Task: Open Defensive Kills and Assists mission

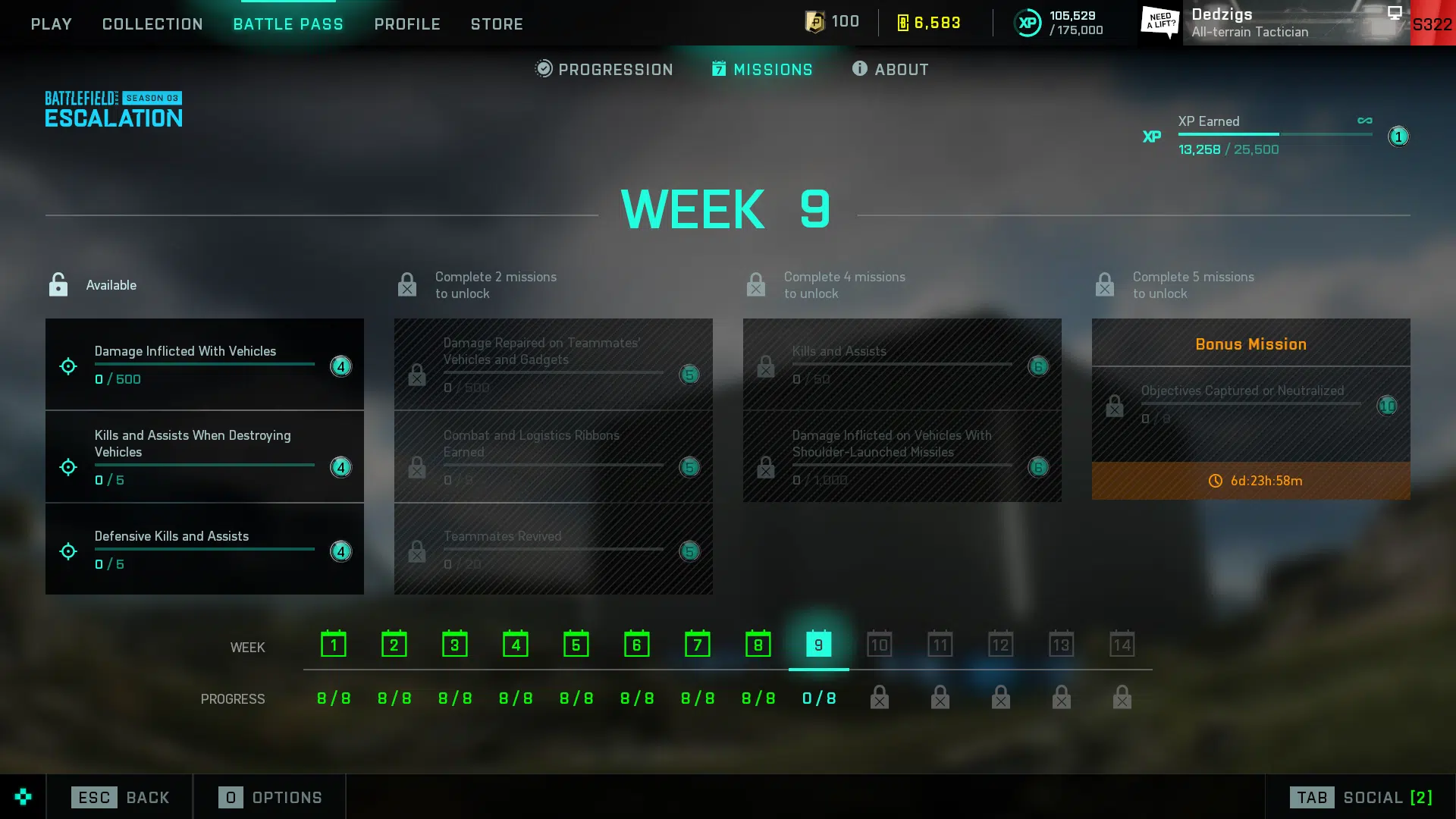Action: pos(204,549)
